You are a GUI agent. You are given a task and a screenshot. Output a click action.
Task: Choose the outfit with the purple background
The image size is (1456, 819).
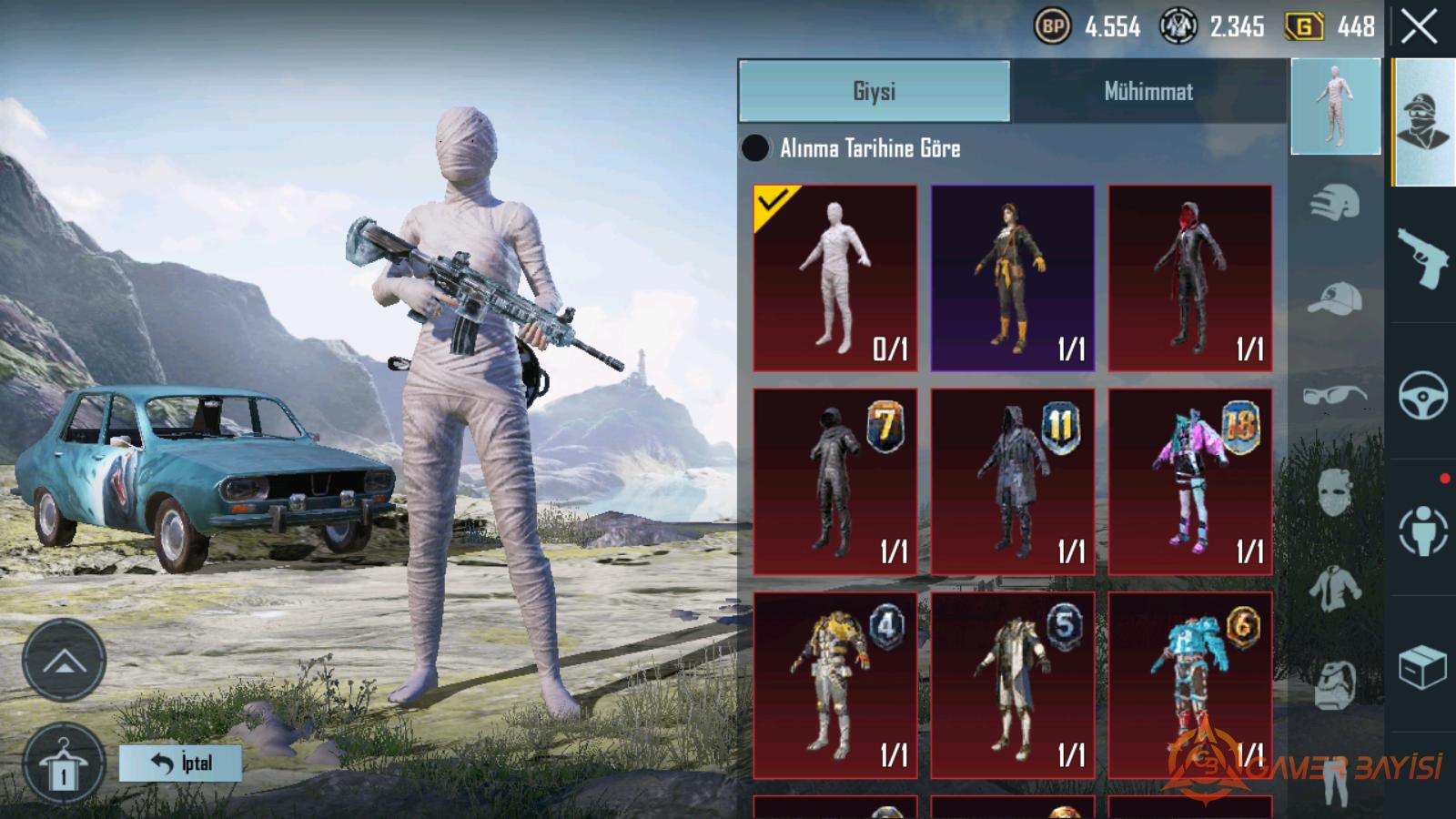coord(1013,278)
